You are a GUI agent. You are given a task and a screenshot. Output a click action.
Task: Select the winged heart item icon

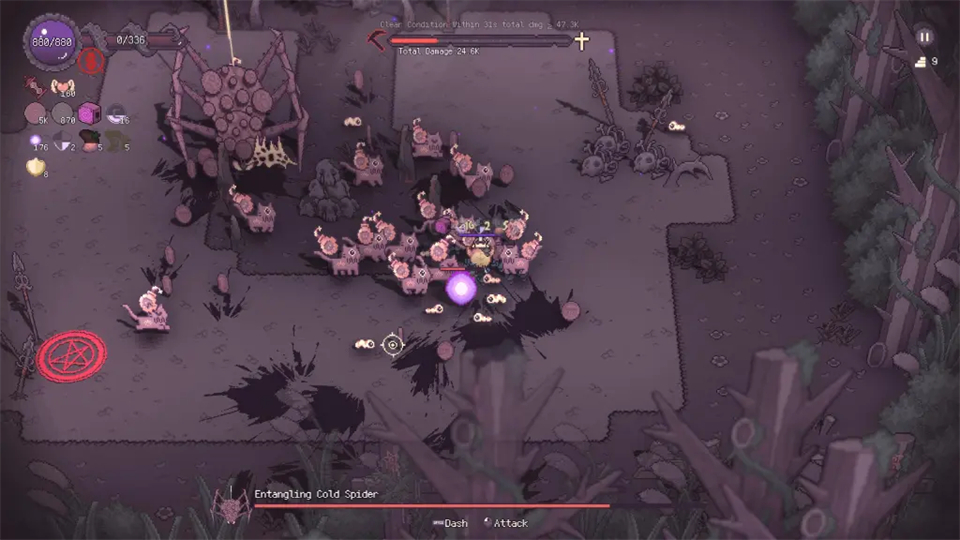64,87
